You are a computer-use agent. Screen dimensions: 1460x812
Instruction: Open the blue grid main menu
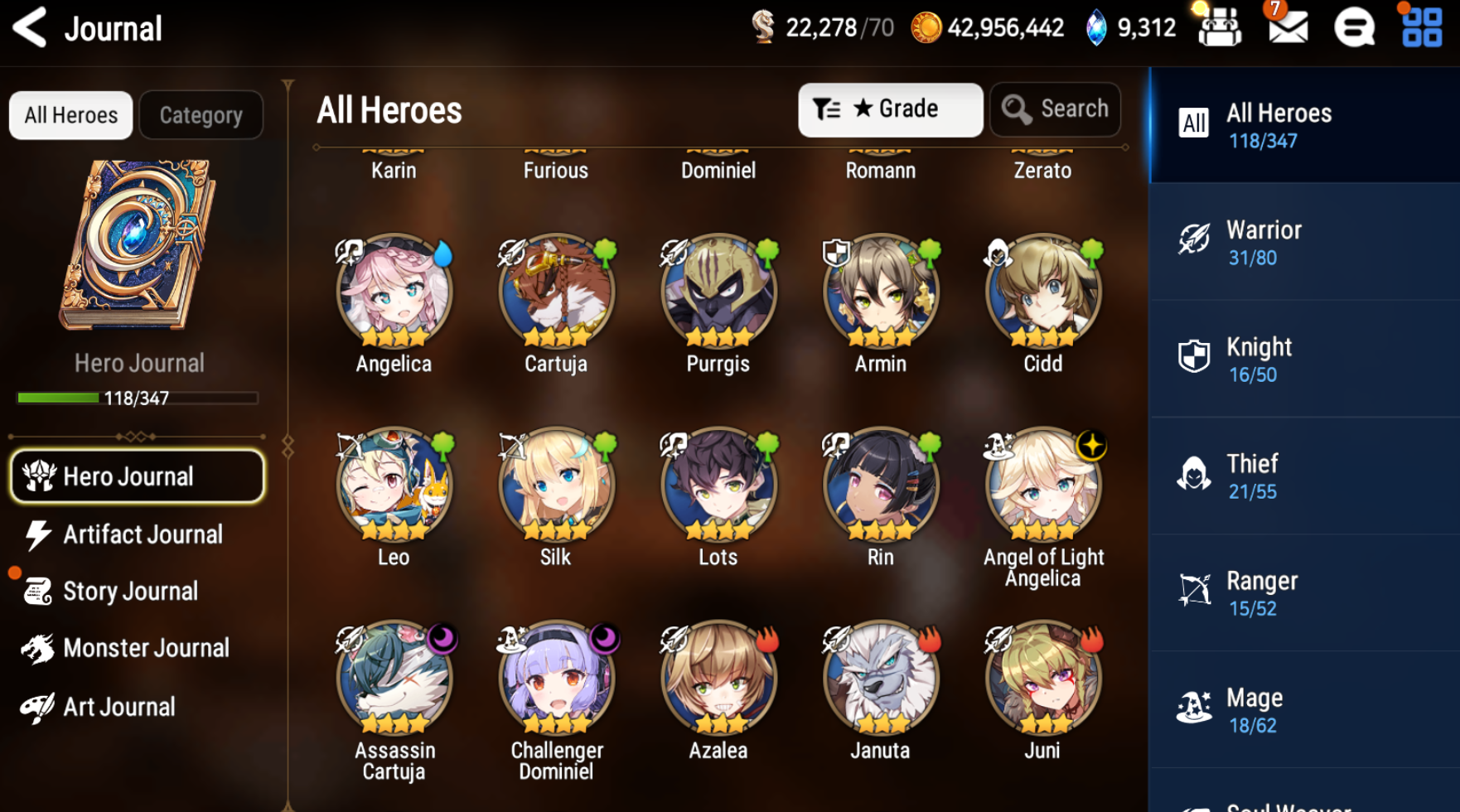[x=1422, y=28]
